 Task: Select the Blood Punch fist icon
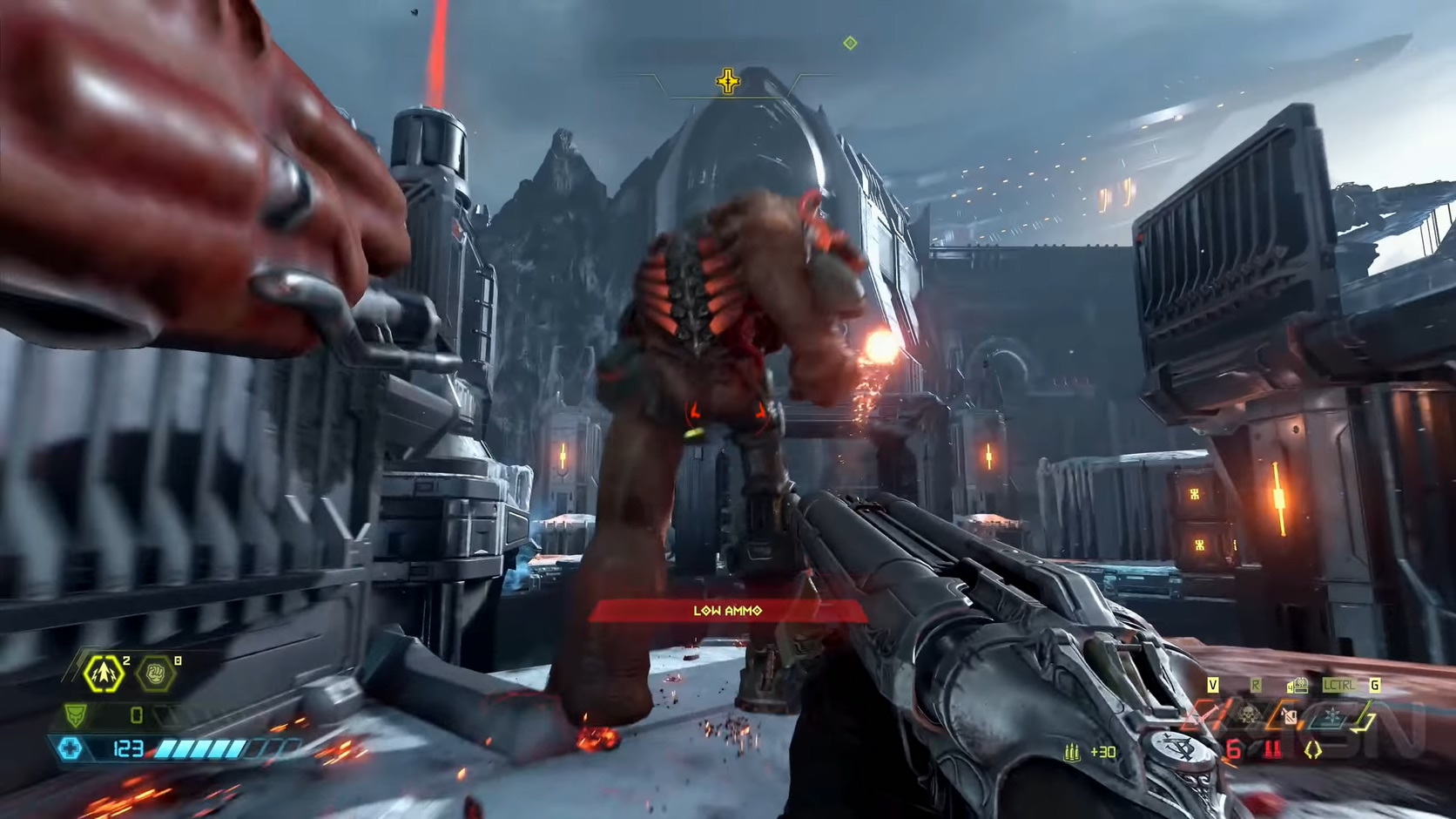coord(156,674)
